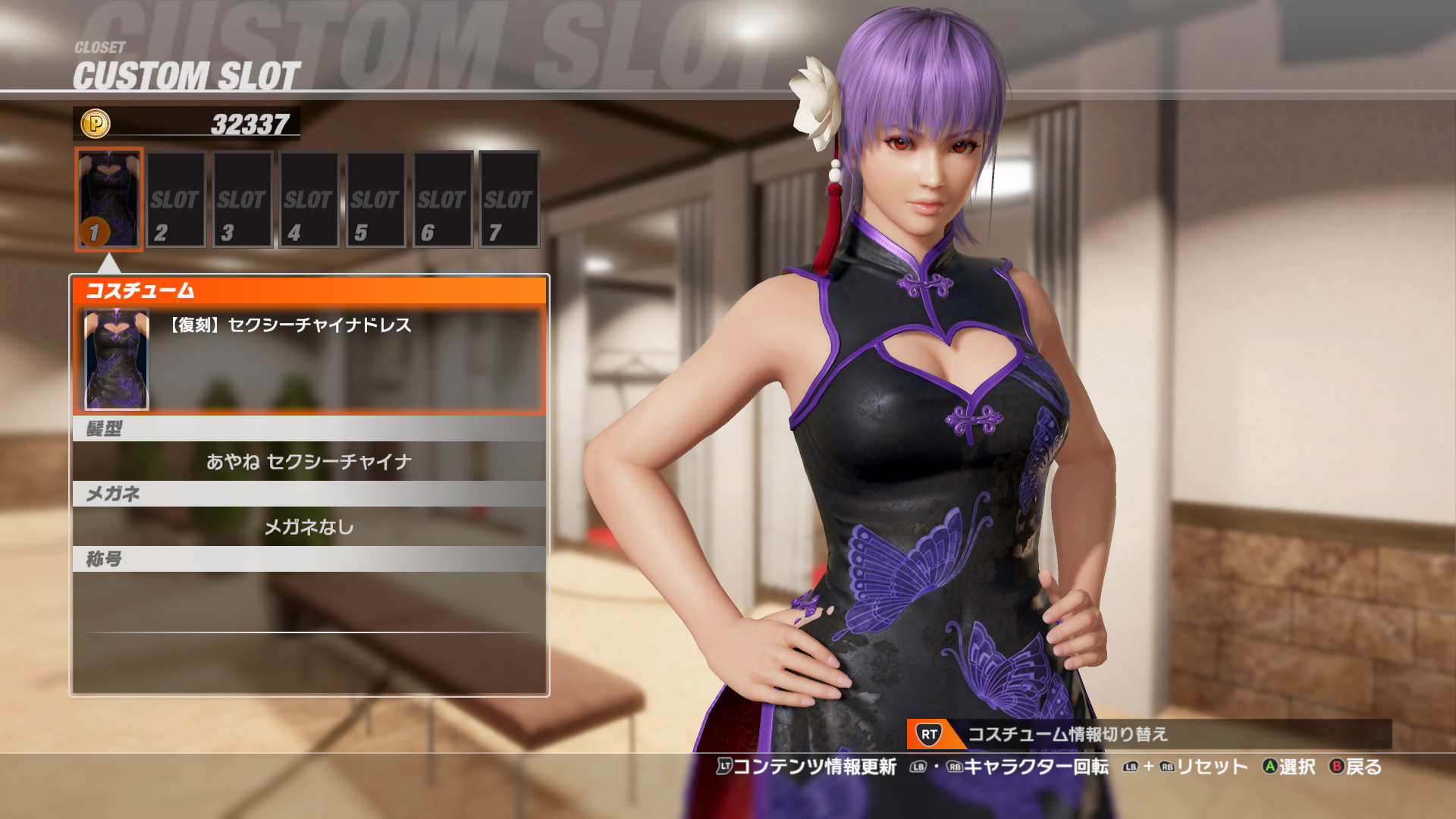
Task: Select the メガネなし glasses option
Action: 309,526
